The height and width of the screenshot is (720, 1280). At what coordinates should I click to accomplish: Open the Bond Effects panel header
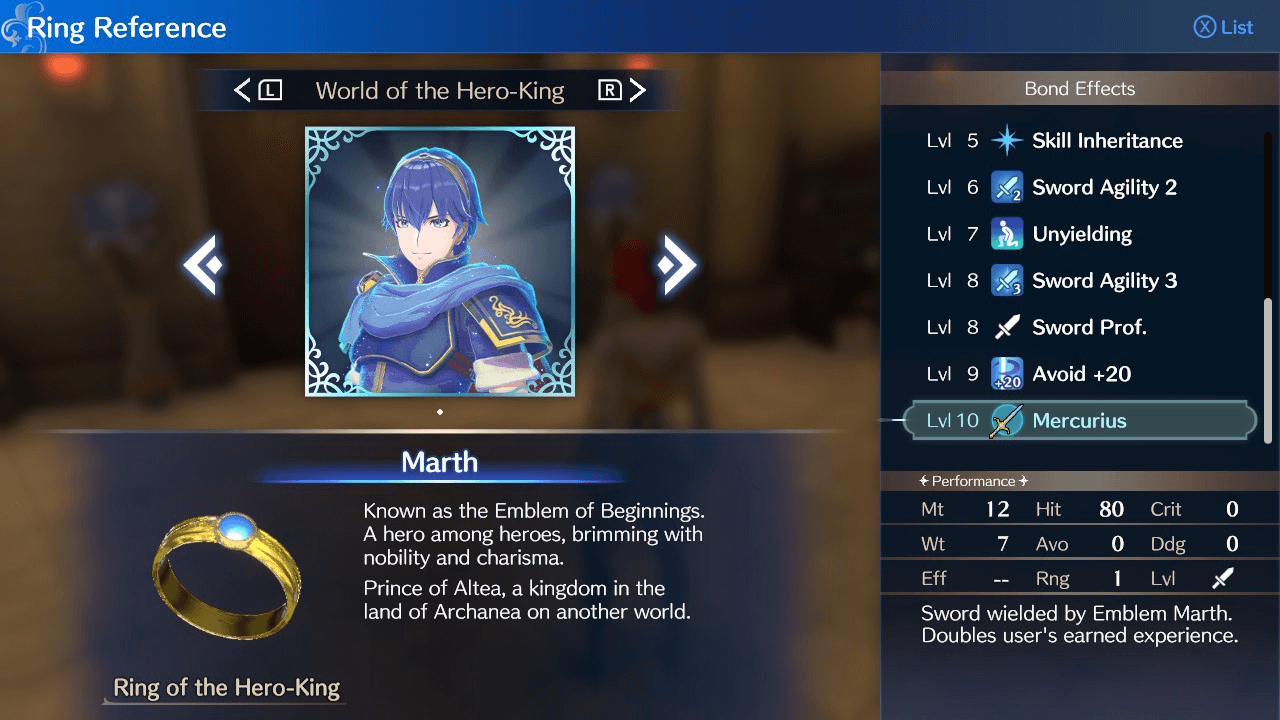[x=1080, y=88]
